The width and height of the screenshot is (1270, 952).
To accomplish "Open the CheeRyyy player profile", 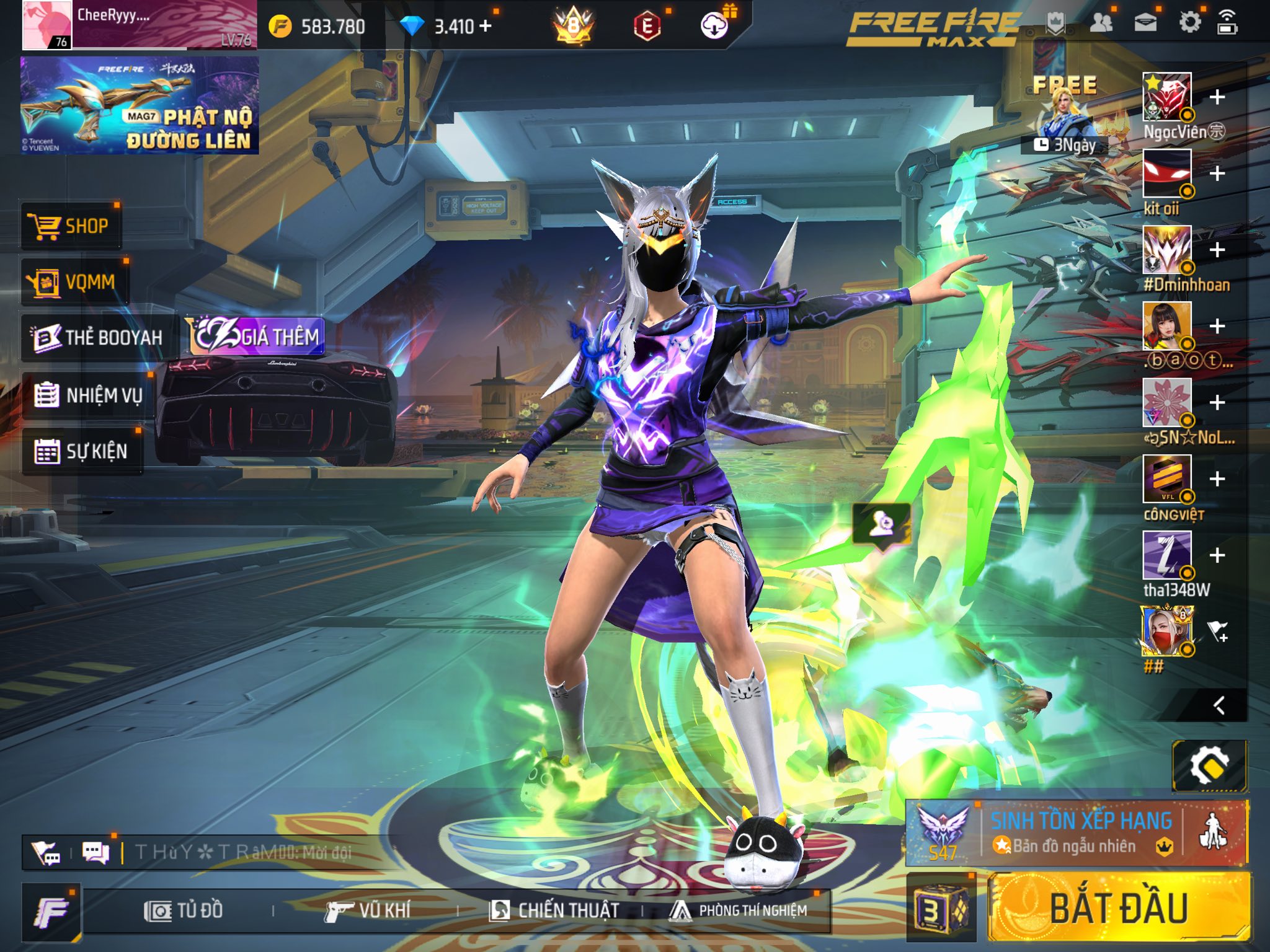I will click(140, 25).
